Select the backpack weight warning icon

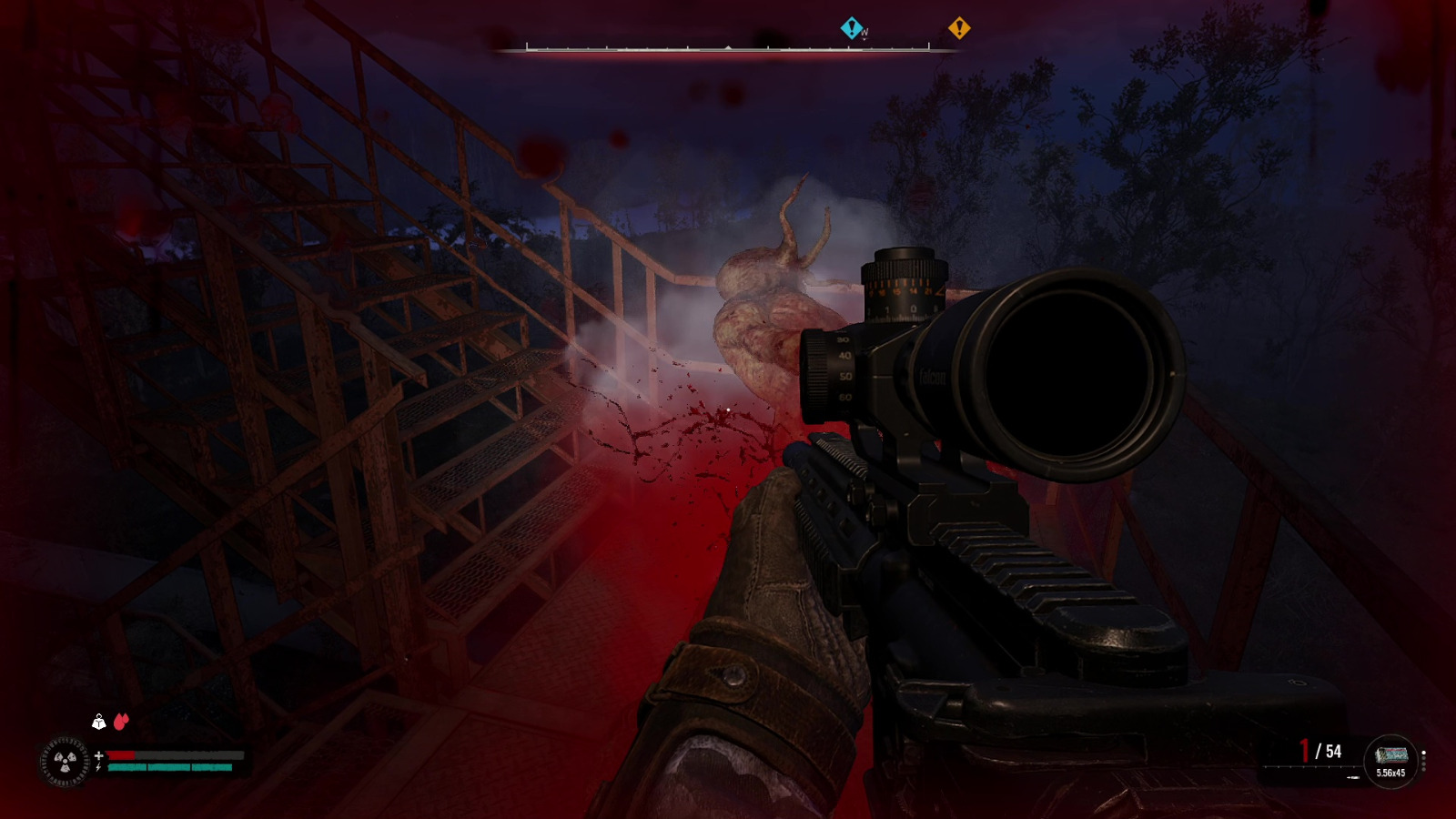[99, 721]
